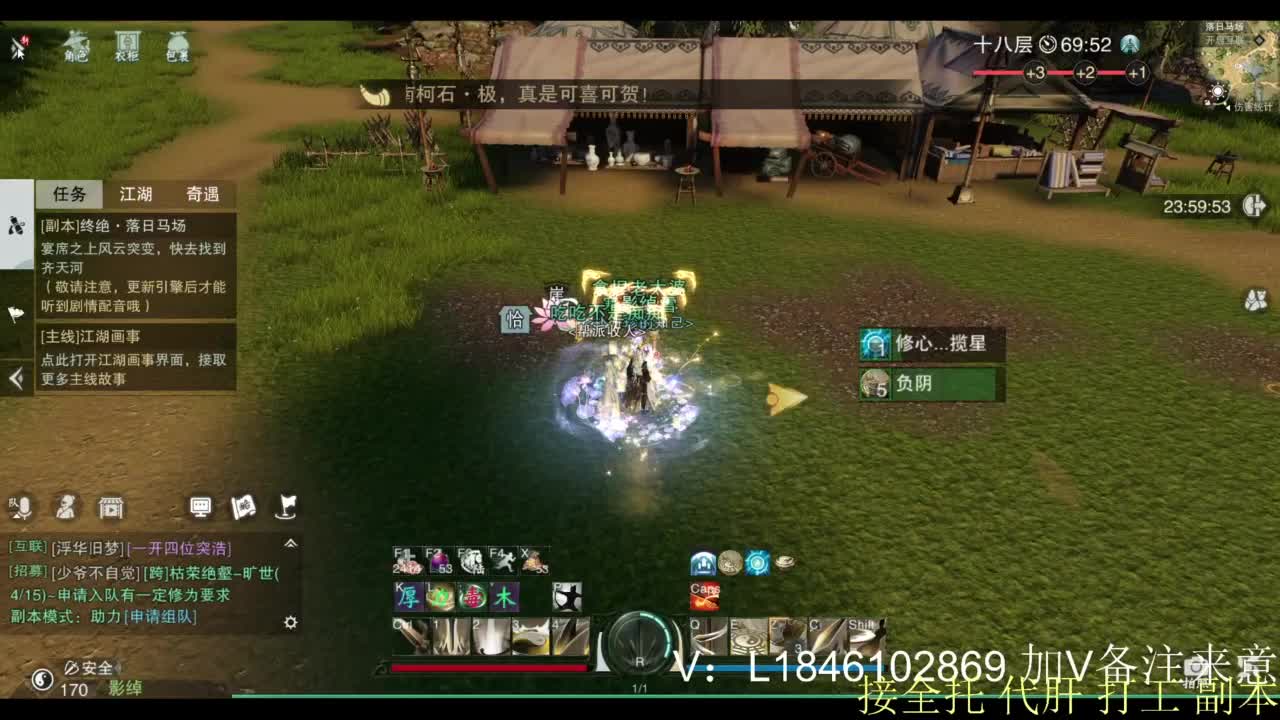Image resolution: width=1280 pixels, height=720 pixels.
Task: Click the Caps skill icon on the hotbar
Action: coord(704,597)
